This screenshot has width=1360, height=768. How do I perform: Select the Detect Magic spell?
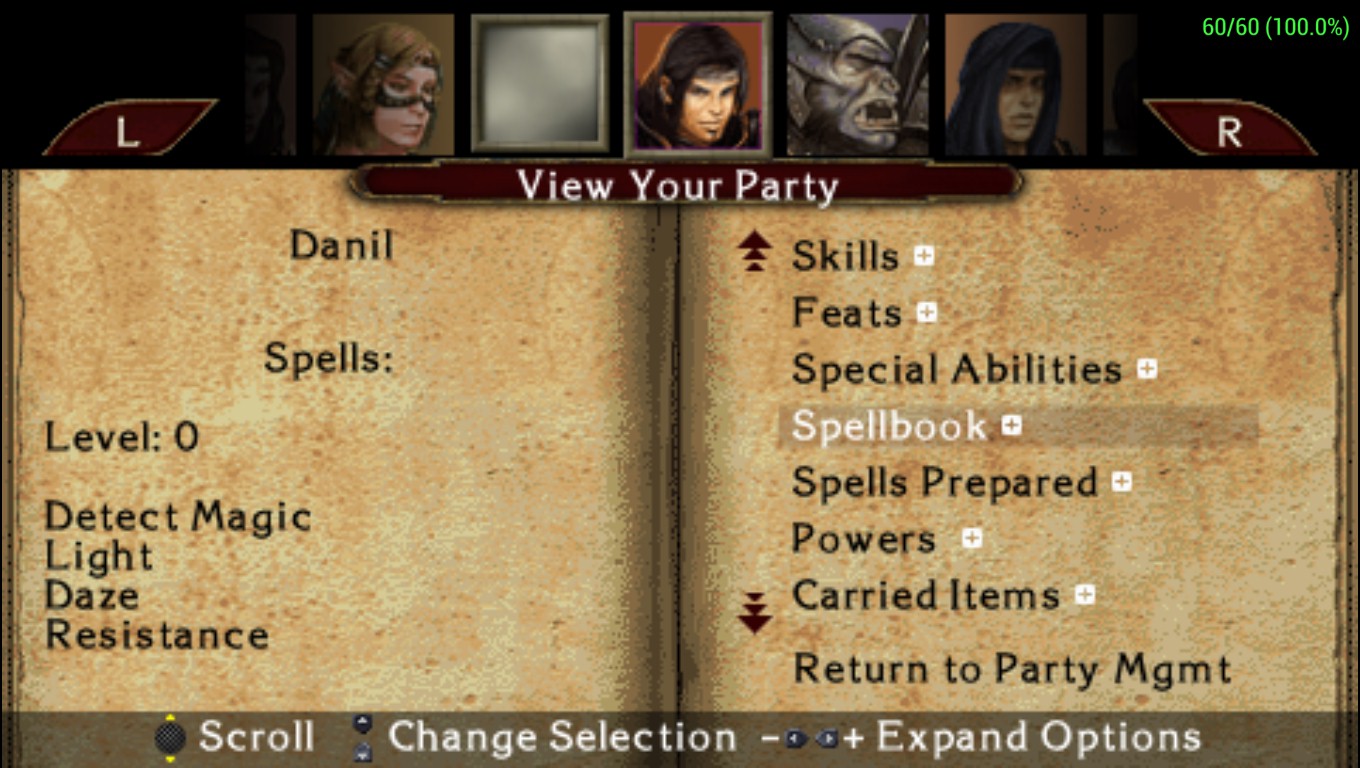178,517
